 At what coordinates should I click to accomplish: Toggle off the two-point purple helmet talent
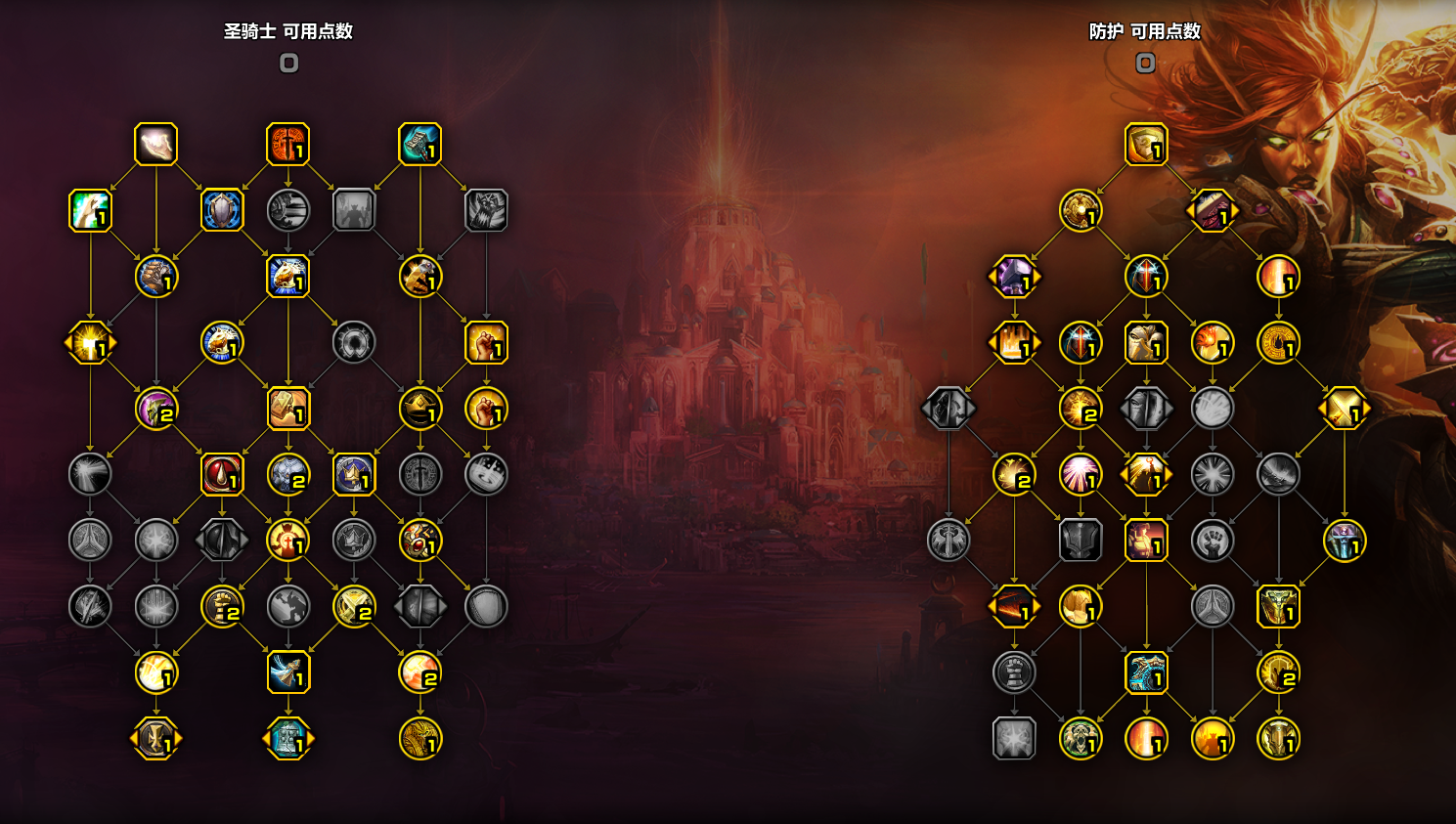point(157,412)
